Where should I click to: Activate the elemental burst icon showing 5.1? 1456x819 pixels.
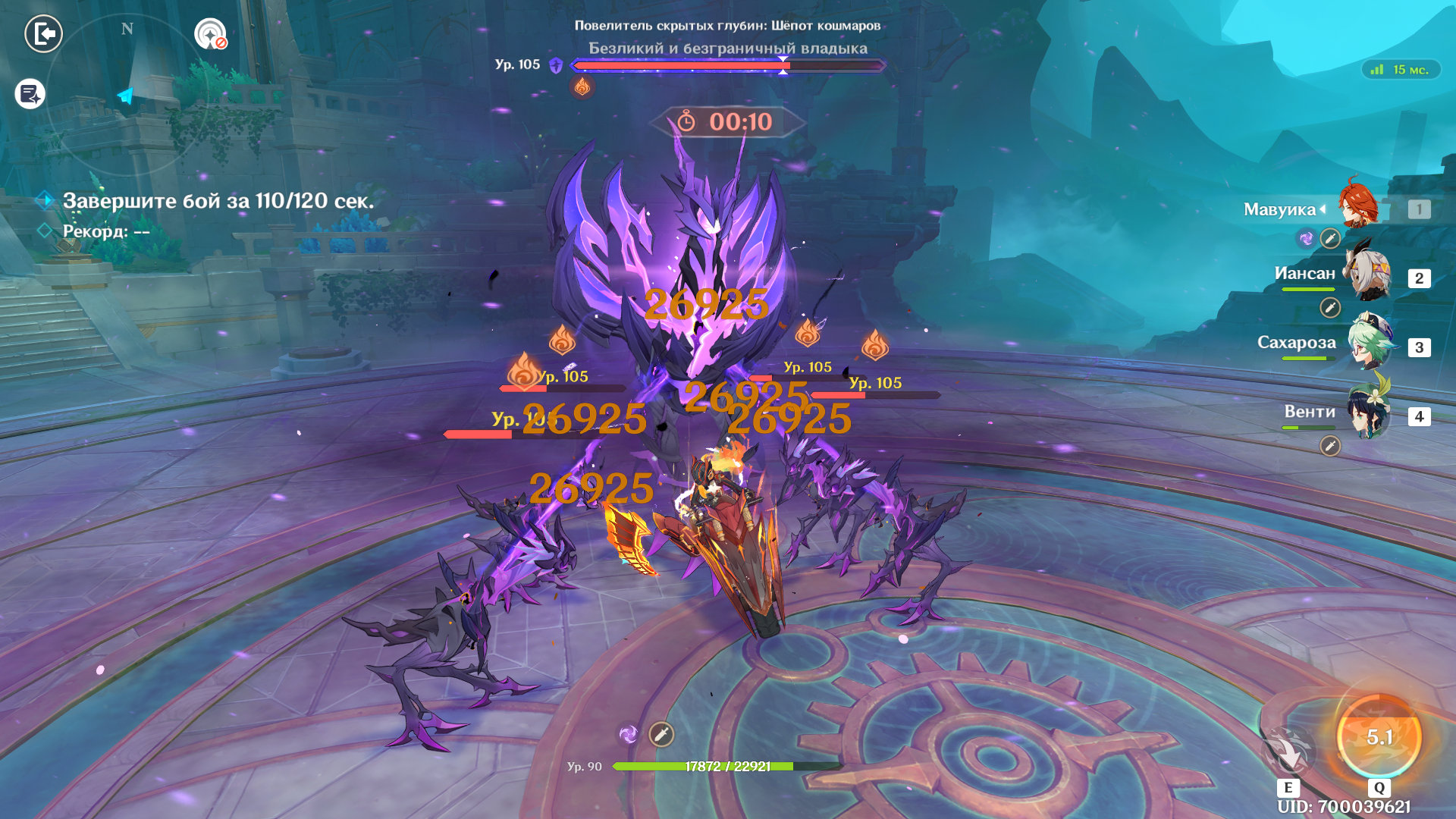1379,737
